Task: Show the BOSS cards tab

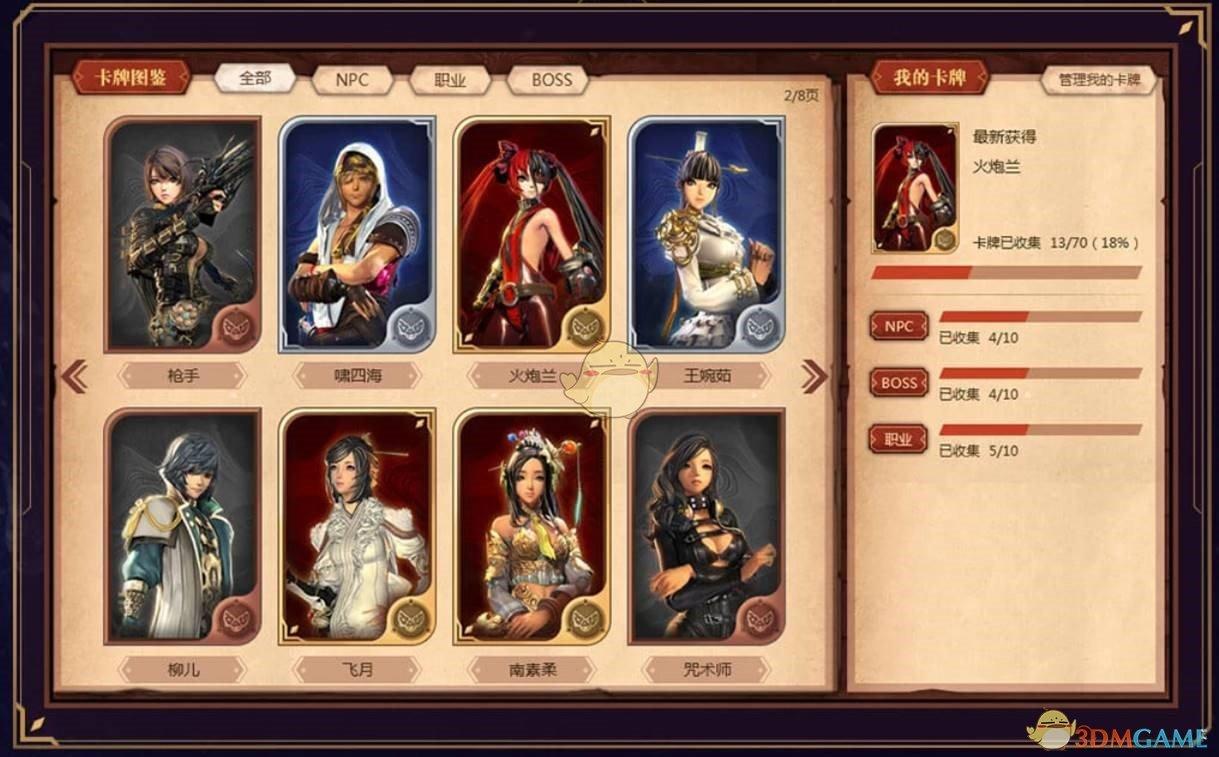Action: tap(551, 80)
